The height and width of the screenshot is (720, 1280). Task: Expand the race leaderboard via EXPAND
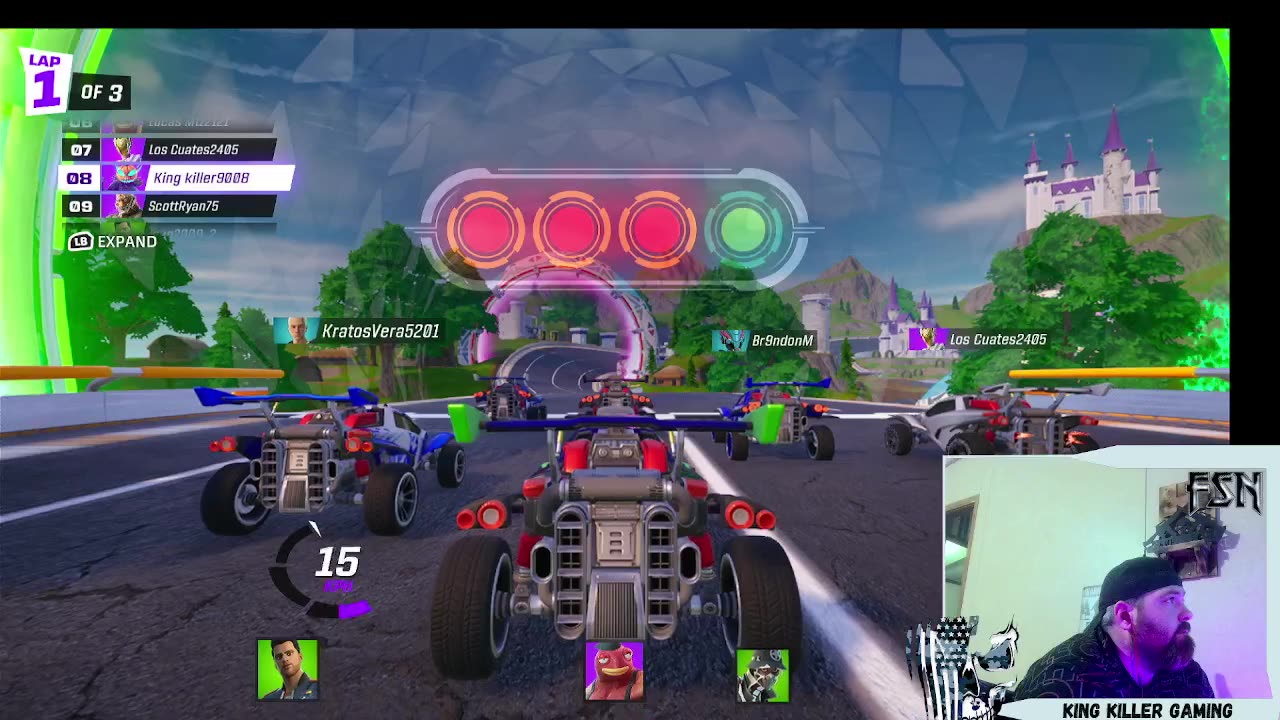tap(126, 242)
